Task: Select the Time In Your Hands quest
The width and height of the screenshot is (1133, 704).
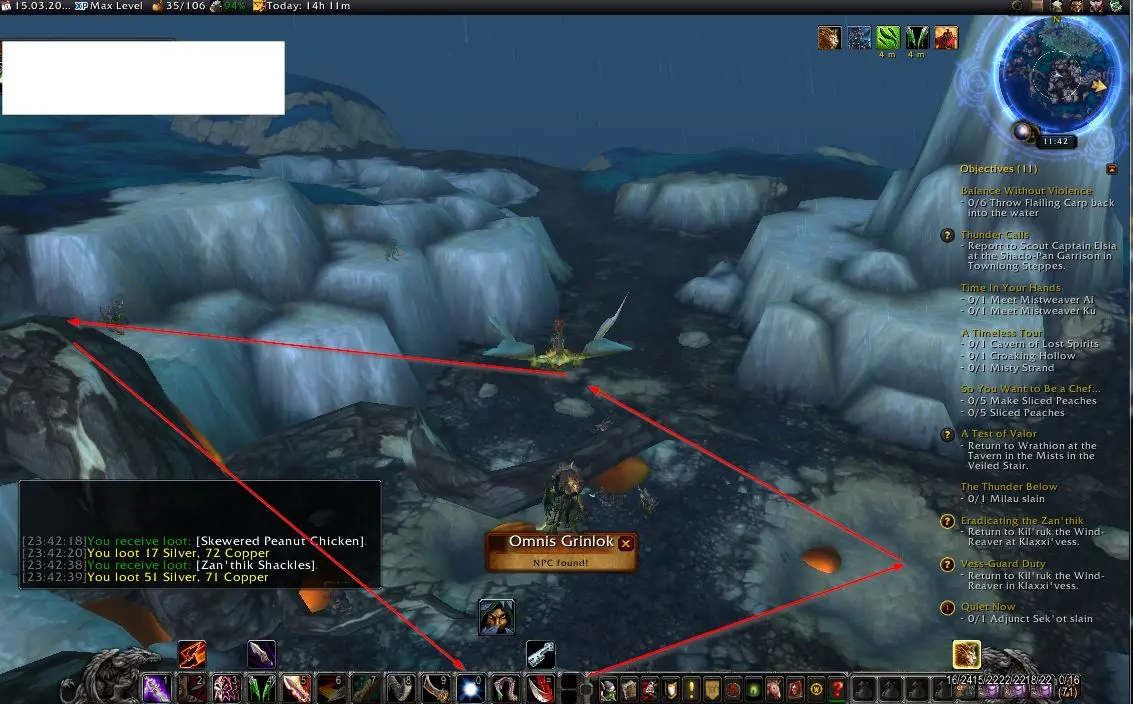Action: pyautogui.click(x=1011, y=288)
